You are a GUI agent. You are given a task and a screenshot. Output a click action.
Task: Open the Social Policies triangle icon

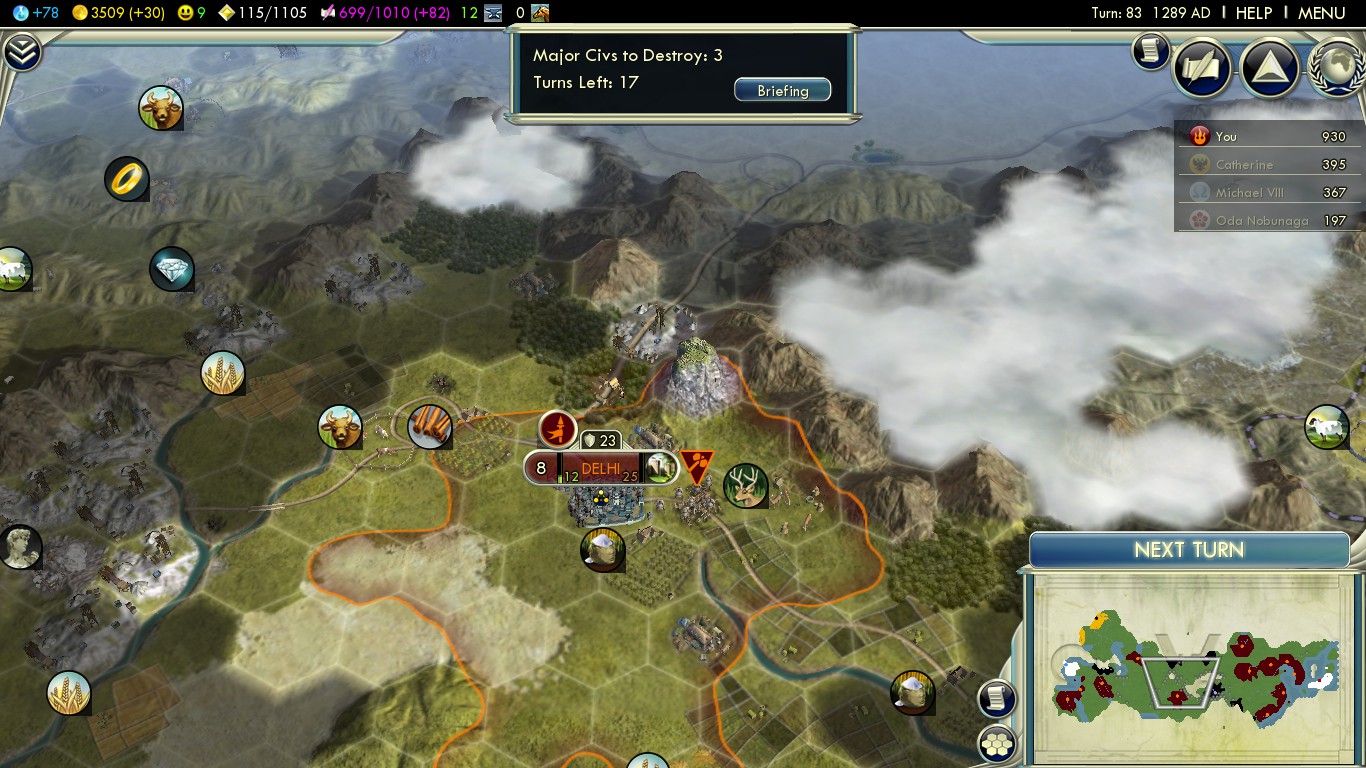coord(1269,67)
